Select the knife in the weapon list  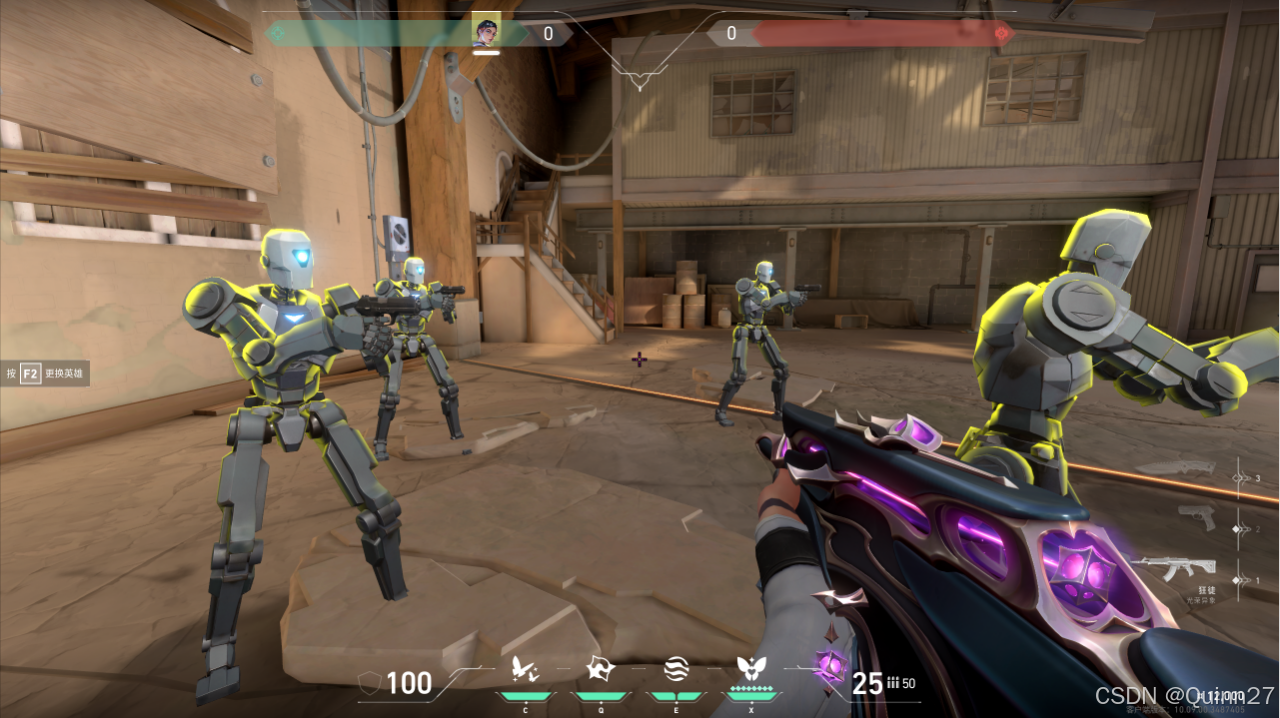coord(1189,469)
